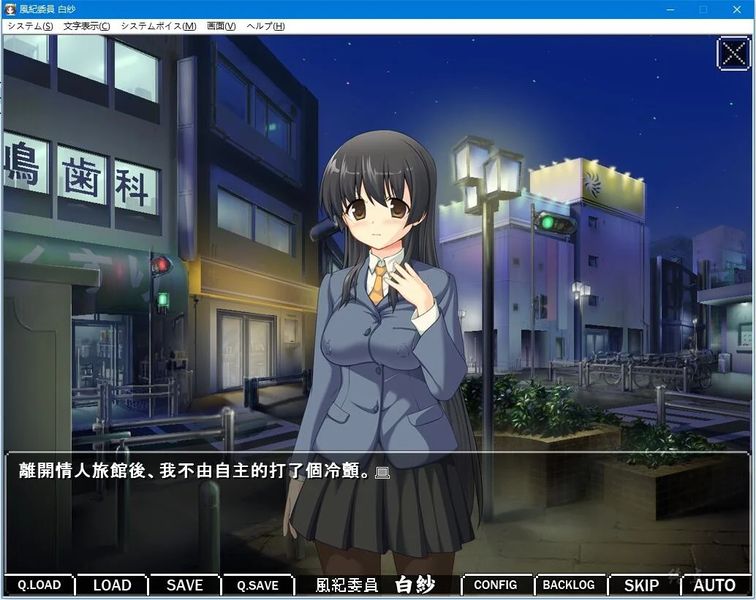Open the SAVE game screen
Screen dimensions: 756x600
pyautogui.click(x=184, y=586)
